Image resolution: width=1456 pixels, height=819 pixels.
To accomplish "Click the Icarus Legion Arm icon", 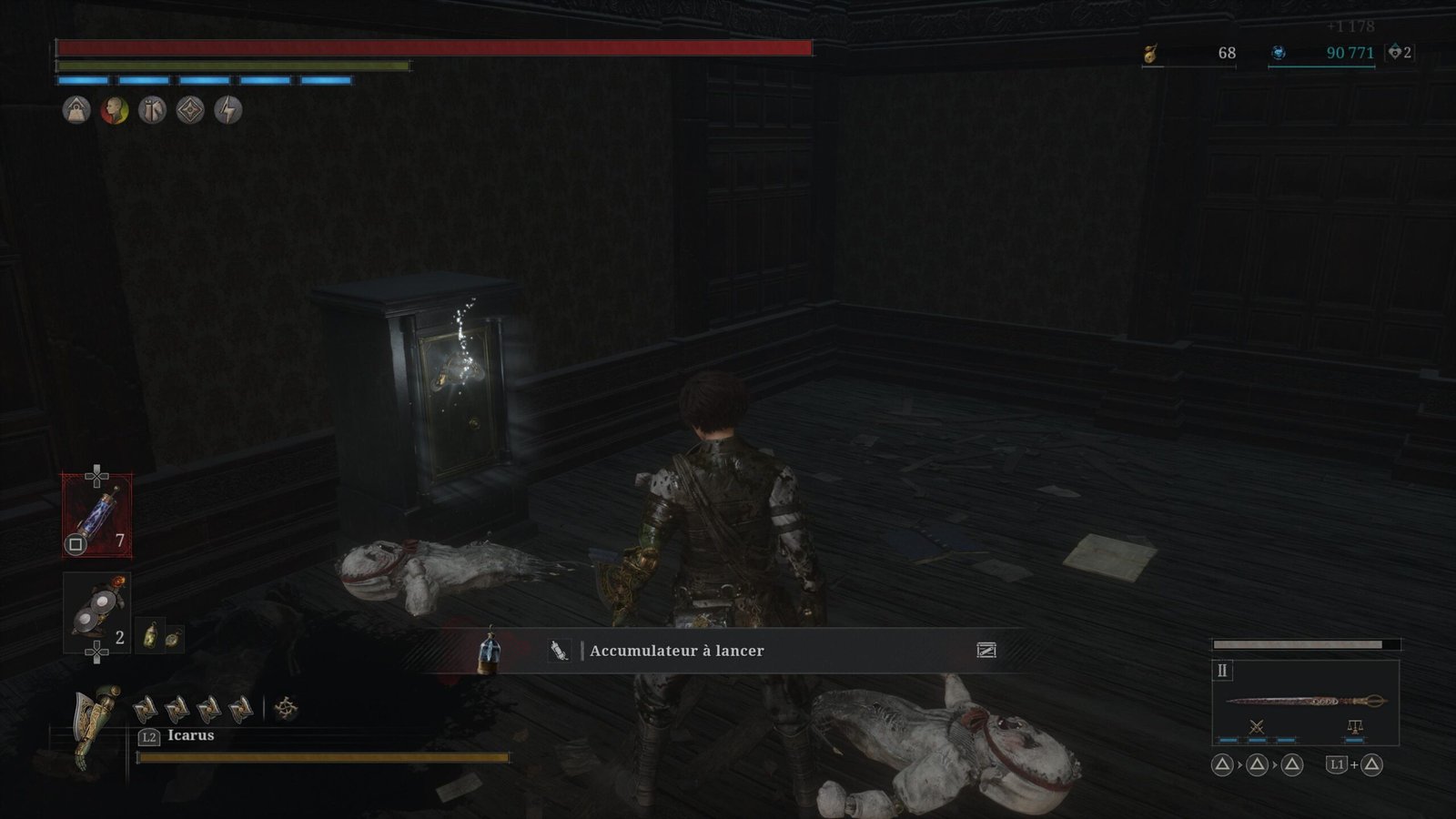I will [98, 723].
